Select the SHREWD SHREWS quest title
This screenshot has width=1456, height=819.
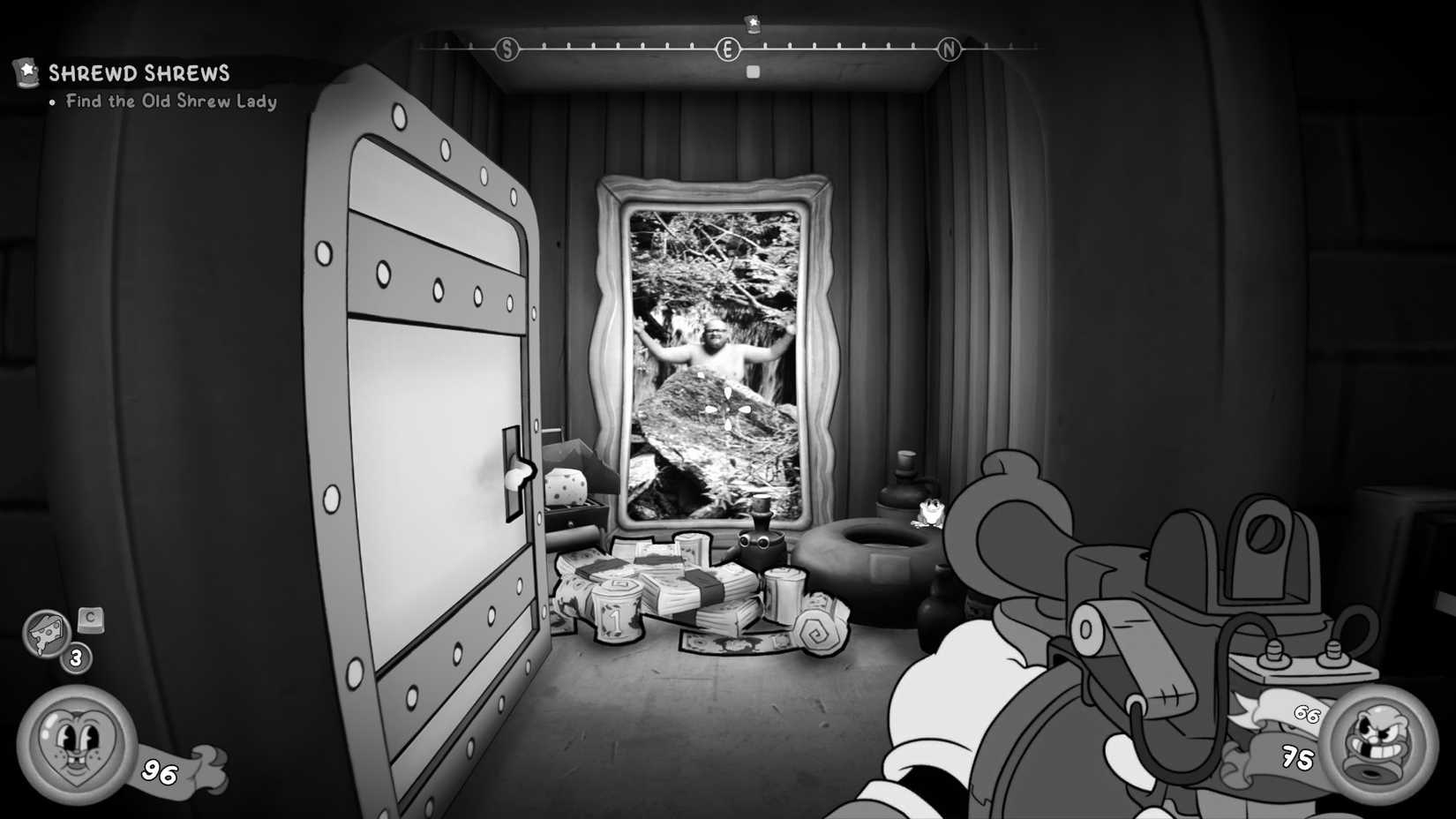139,73
